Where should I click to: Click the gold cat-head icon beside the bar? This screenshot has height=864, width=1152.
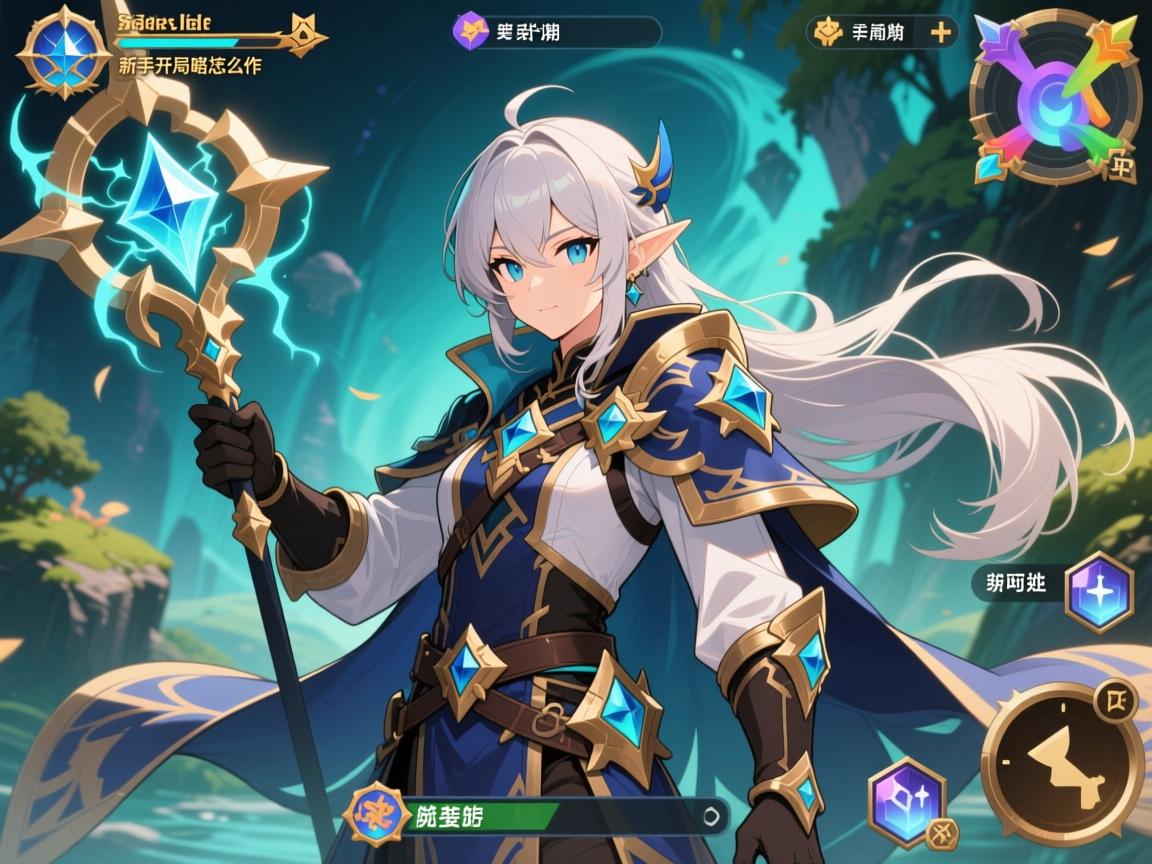(307, 32)
